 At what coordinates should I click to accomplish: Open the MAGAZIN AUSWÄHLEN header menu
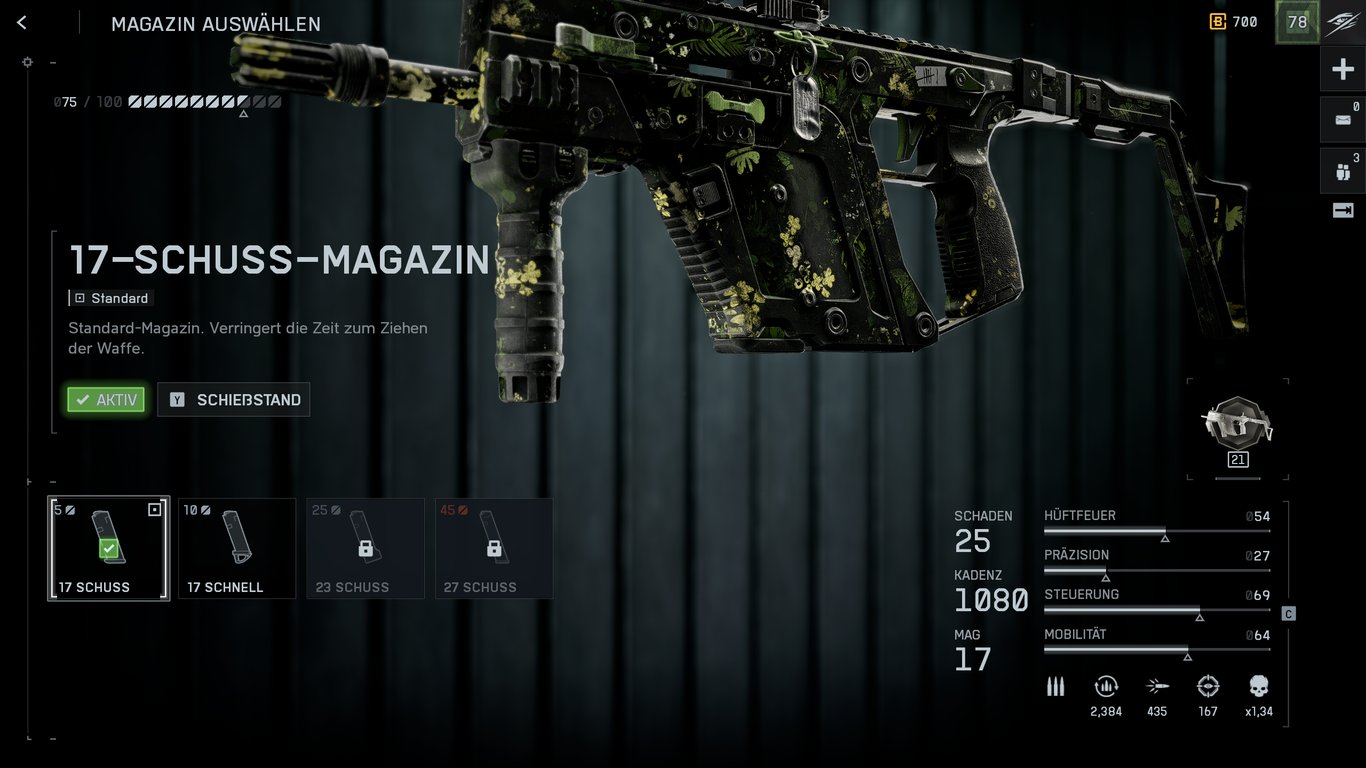tap(215, 23)
